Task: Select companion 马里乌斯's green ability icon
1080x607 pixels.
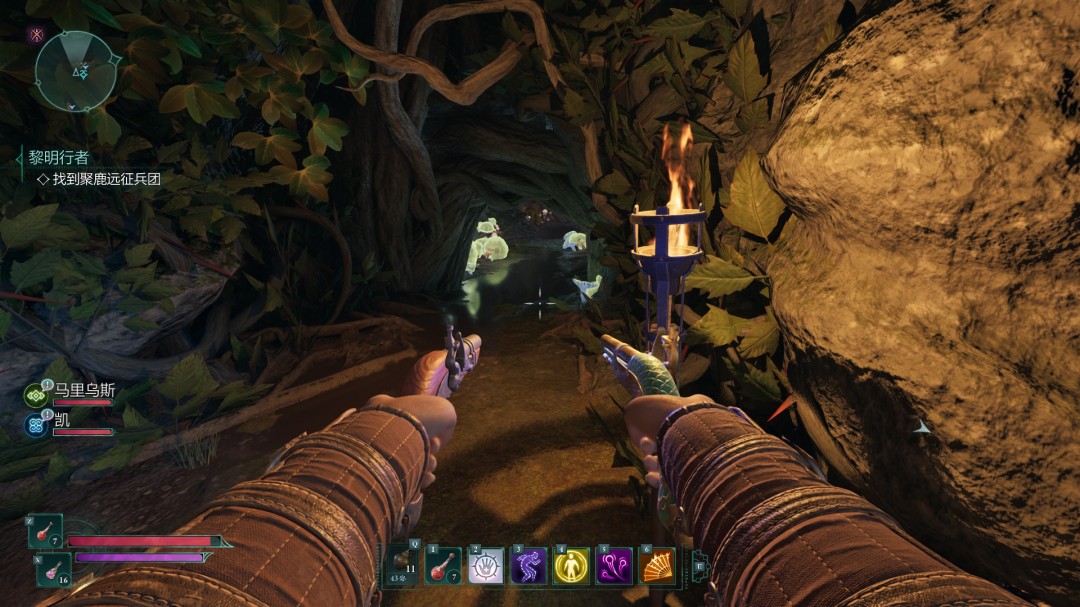Action: pyautogui.click(x=37, y=396)
